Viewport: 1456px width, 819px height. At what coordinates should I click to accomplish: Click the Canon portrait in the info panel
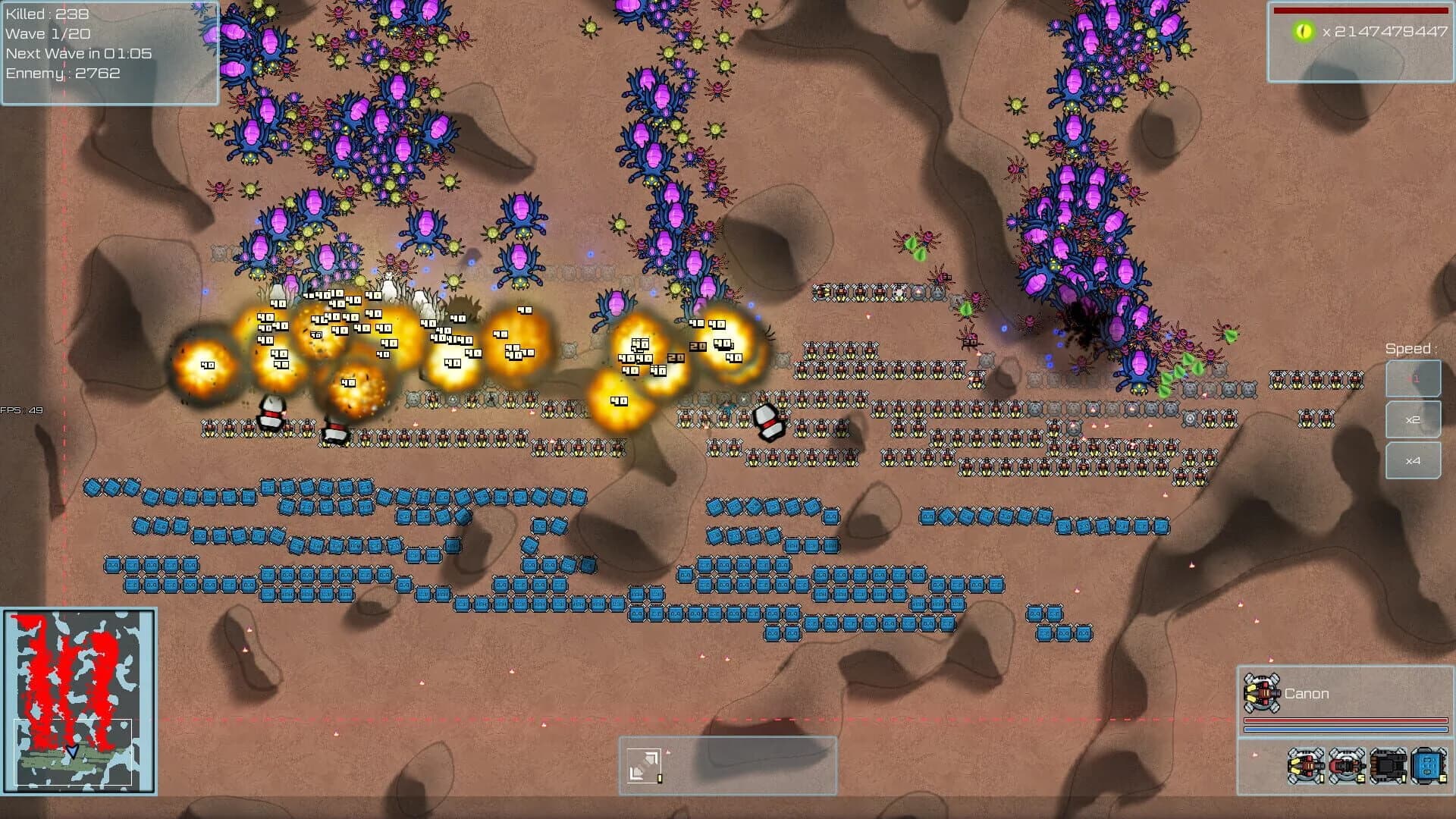click(x=1261, y=692)
